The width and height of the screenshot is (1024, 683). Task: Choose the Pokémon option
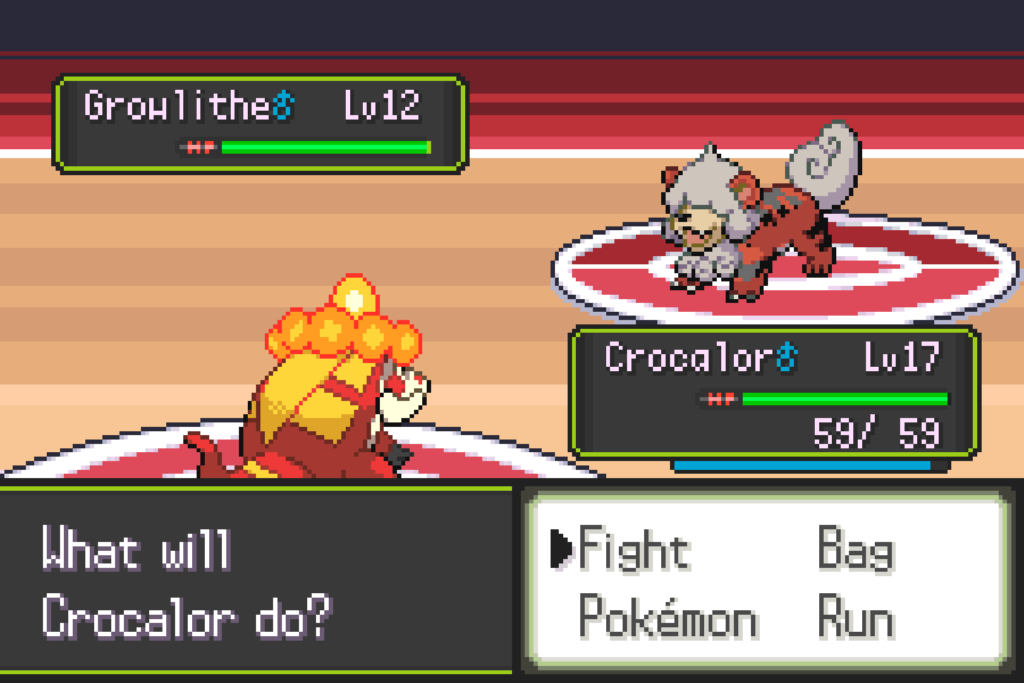667,618
